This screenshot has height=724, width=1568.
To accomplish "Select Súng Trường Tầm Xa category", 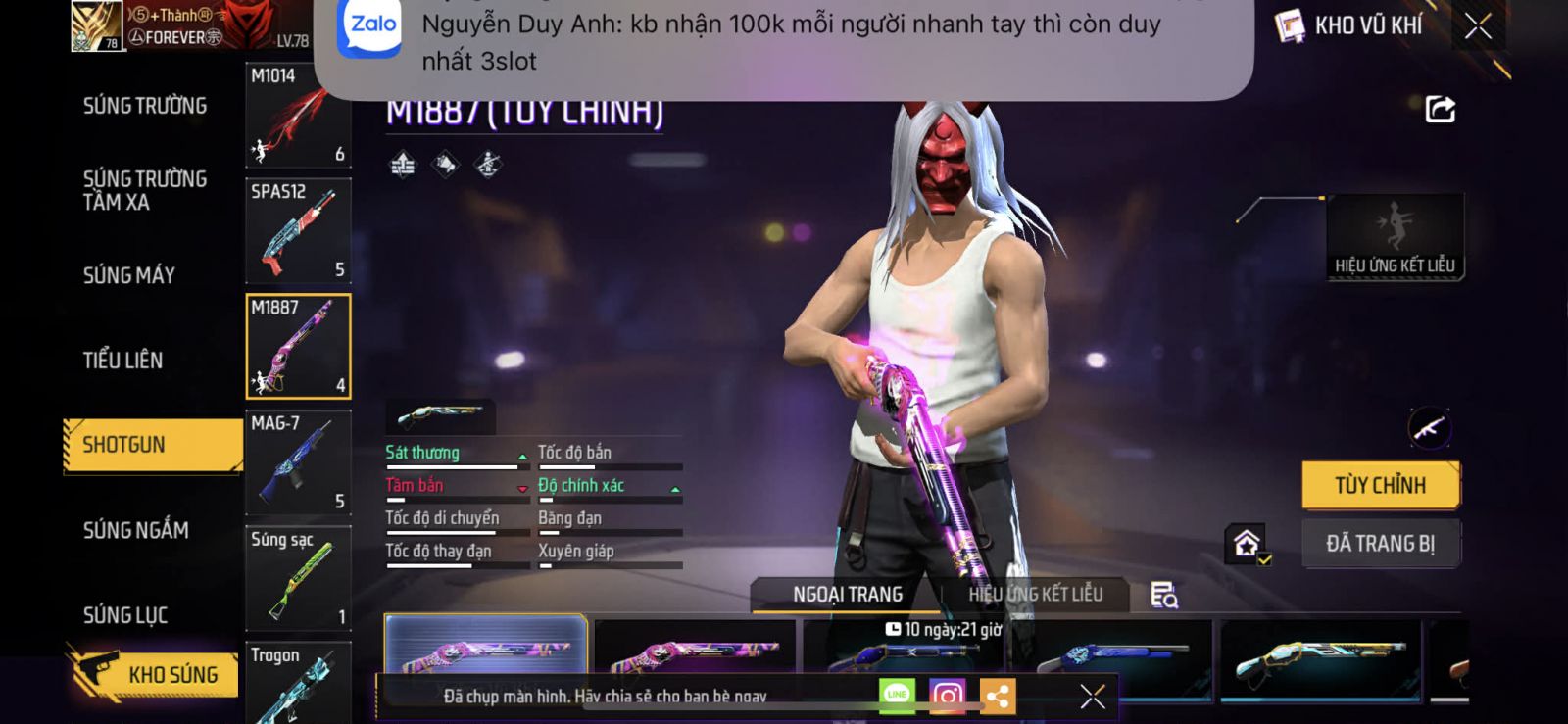I will click(145, 190).
